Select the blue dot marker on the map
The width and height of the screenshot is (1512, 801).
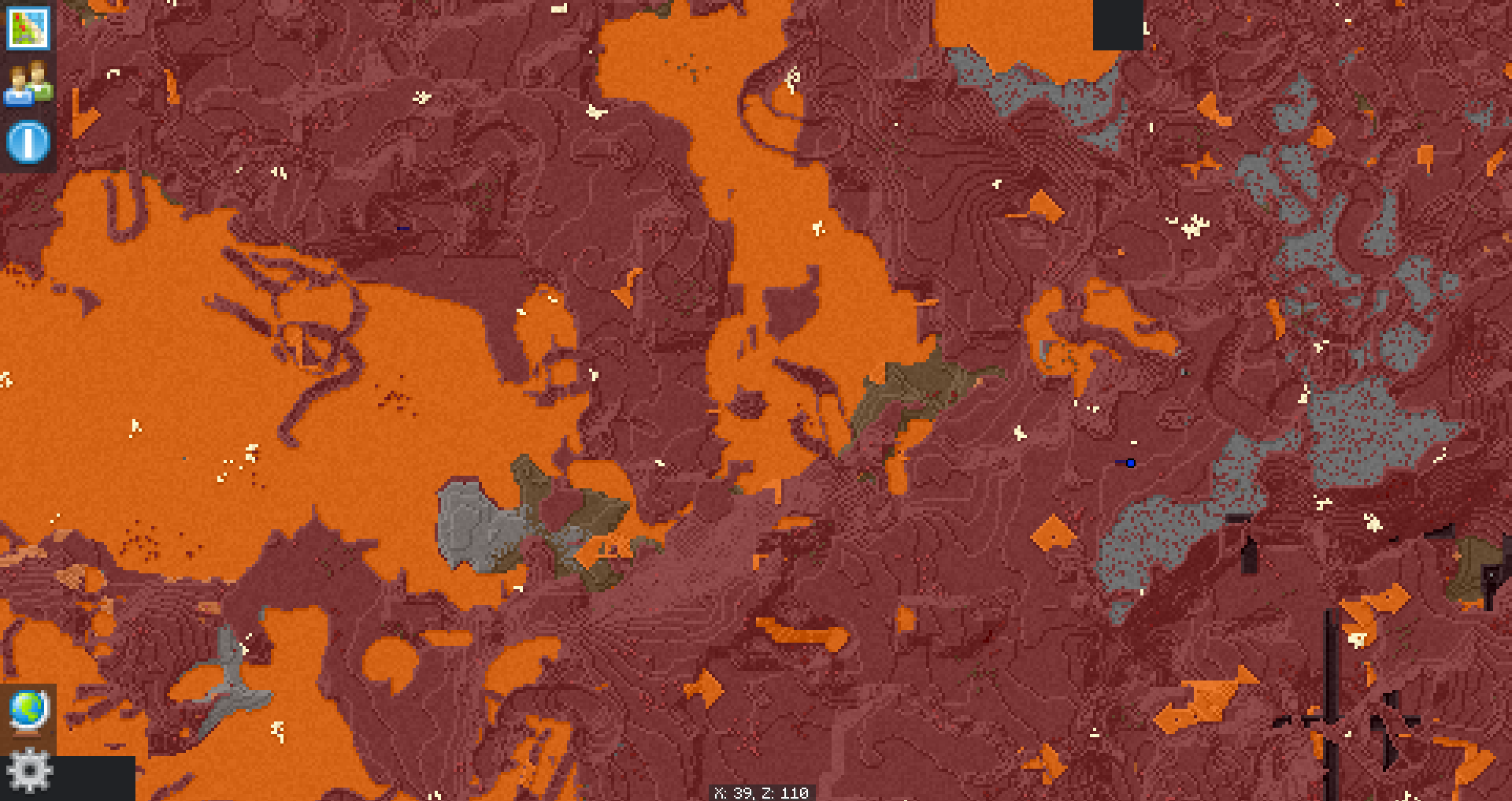[x=1131, y=463]
